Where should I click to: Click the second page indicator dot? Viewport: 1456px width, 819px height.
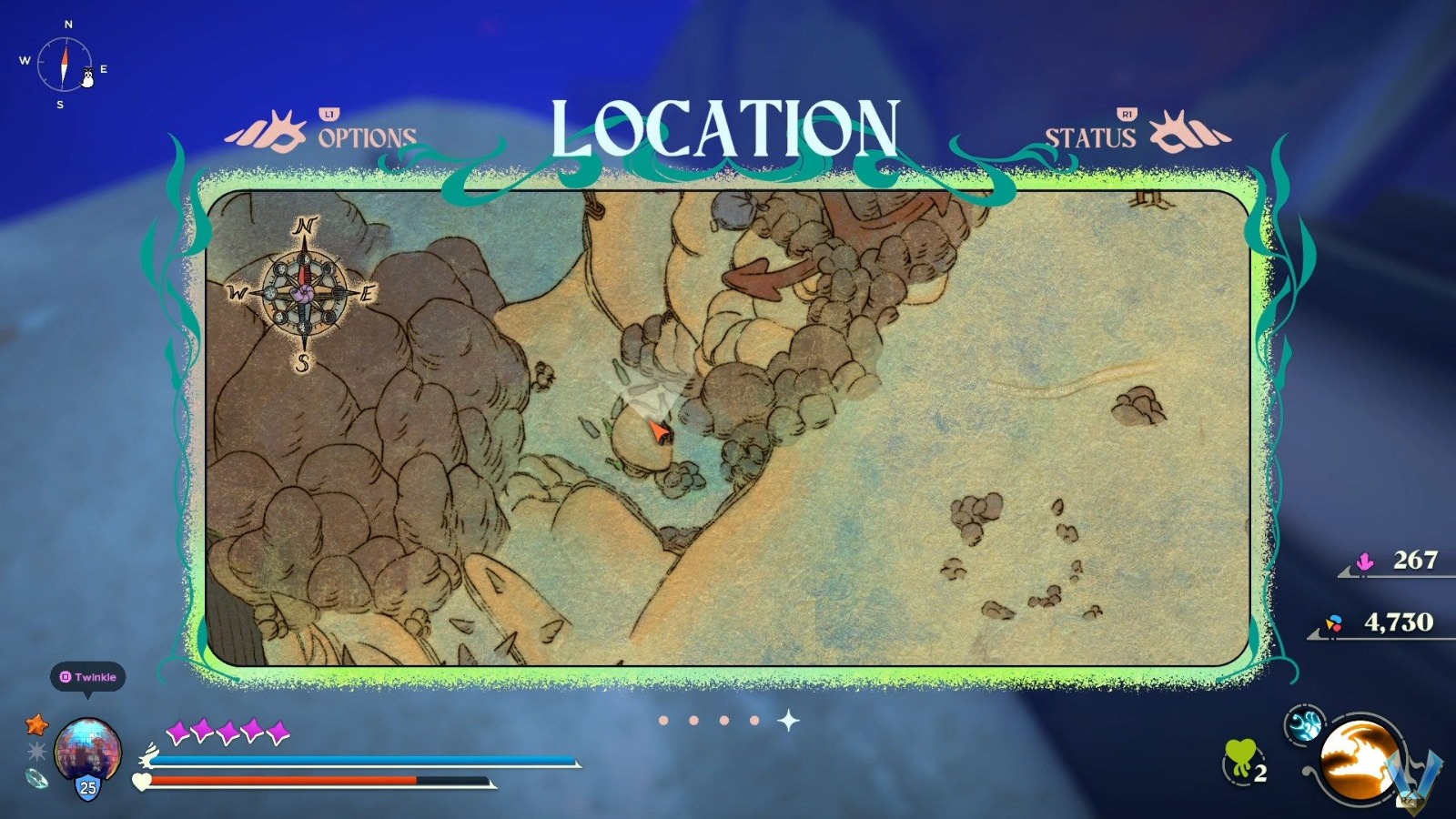[693, 720]
